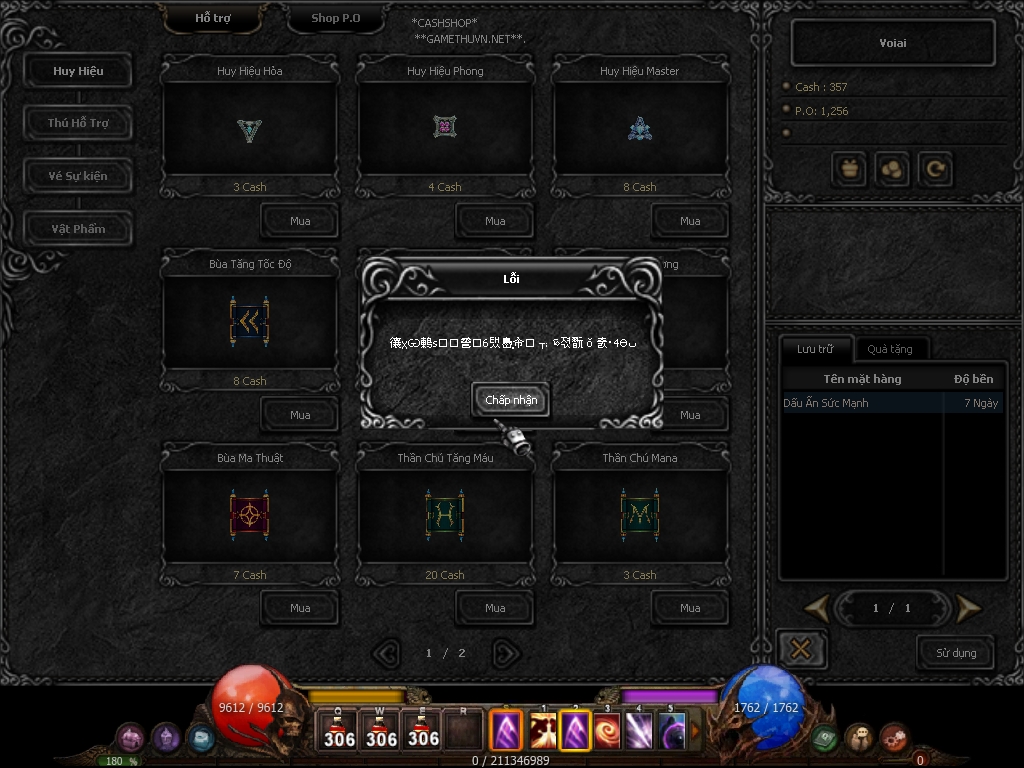Screen dimensions: 1024x768
Task: Select the Bùa Tăng Tốc Độ item thumbnail
Action: tap(249, 321)
